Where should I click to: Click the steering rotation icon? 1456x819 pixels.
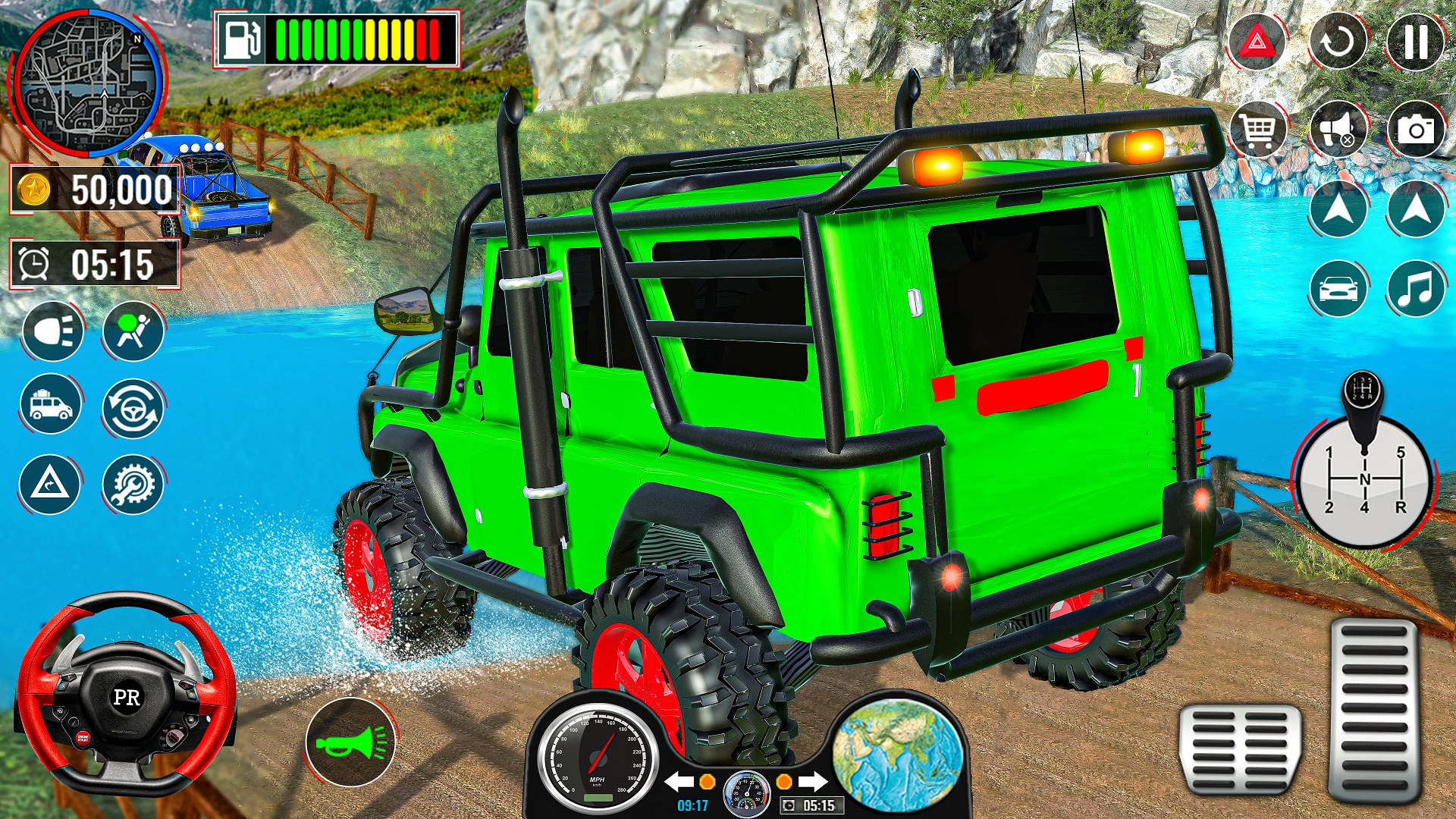(x=133, y=406)
